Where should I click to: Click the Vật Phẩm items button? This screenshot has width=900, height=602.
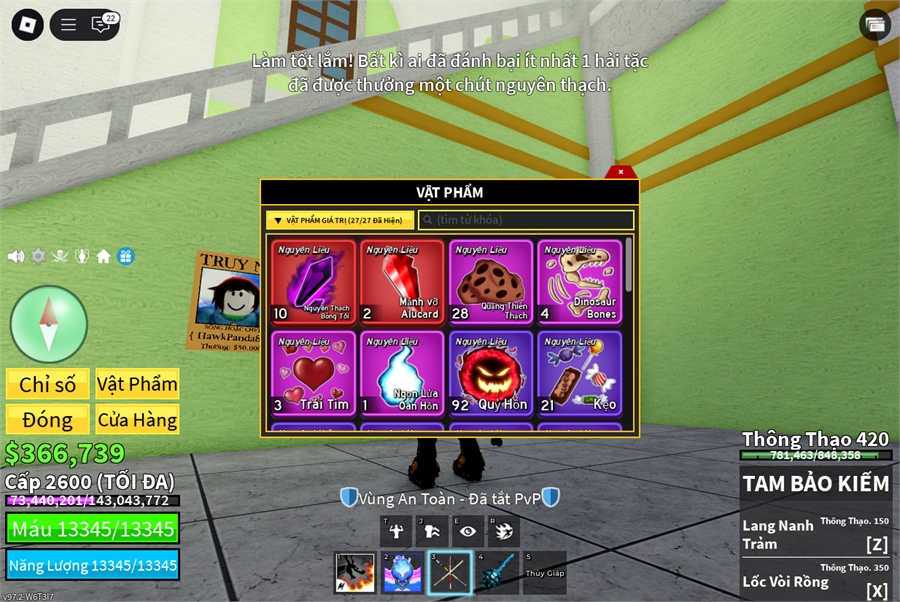137,384
